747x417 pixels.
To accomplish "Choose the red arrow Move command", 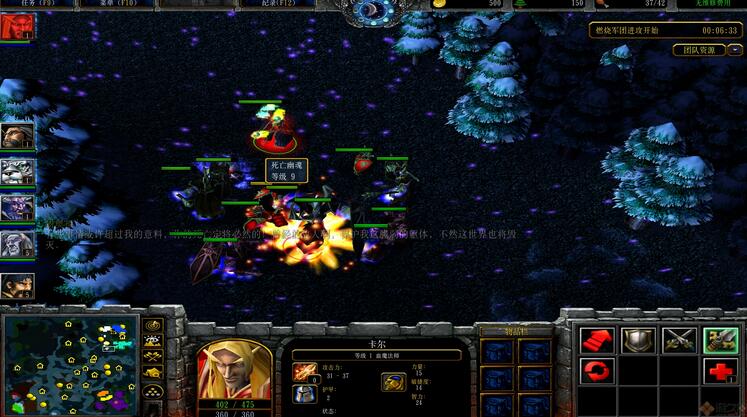I will (x=597, y=340).
